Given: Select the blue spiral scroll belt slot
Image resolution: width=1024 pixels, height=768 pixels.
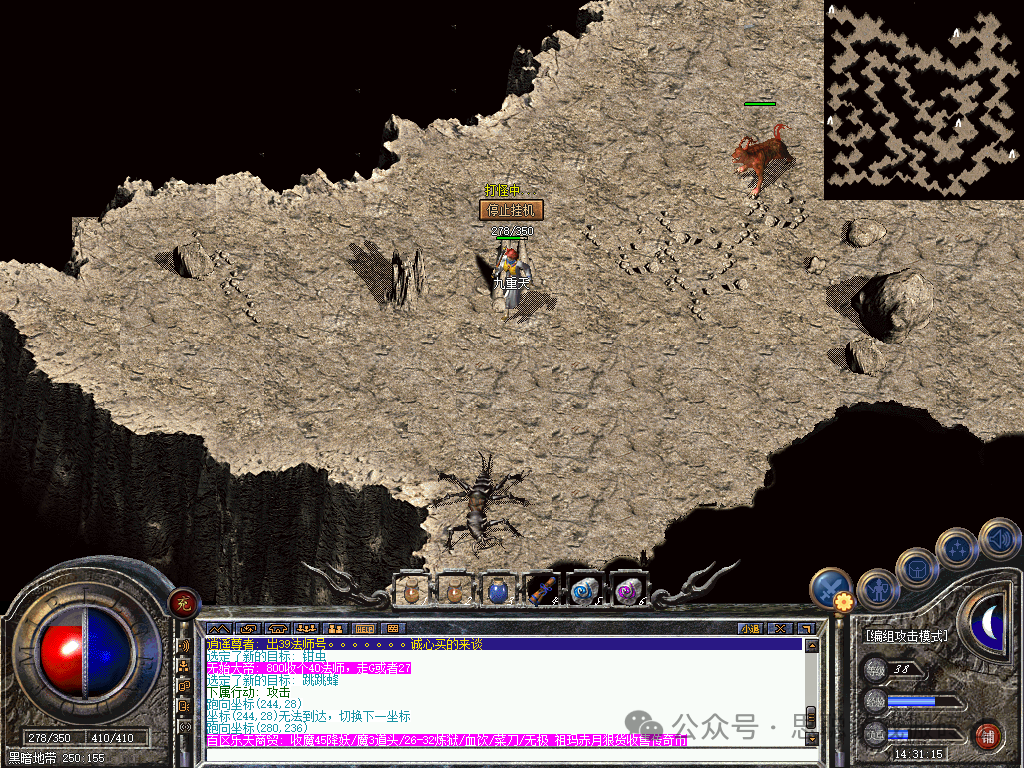Looking at the screenshot, I should tap(584, 590).
